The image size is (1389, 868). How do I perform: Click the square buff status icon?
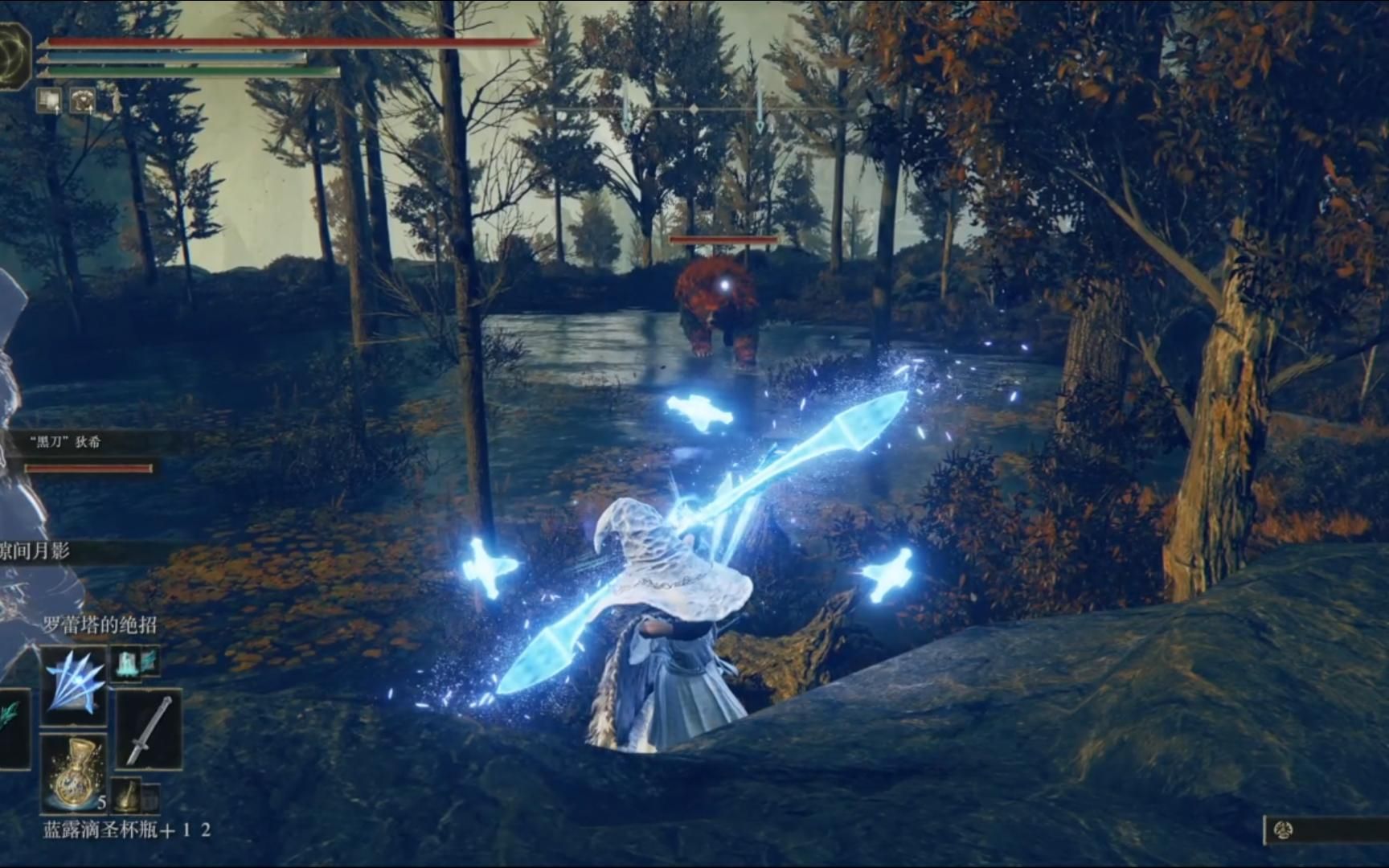click(x=48, y=100)
